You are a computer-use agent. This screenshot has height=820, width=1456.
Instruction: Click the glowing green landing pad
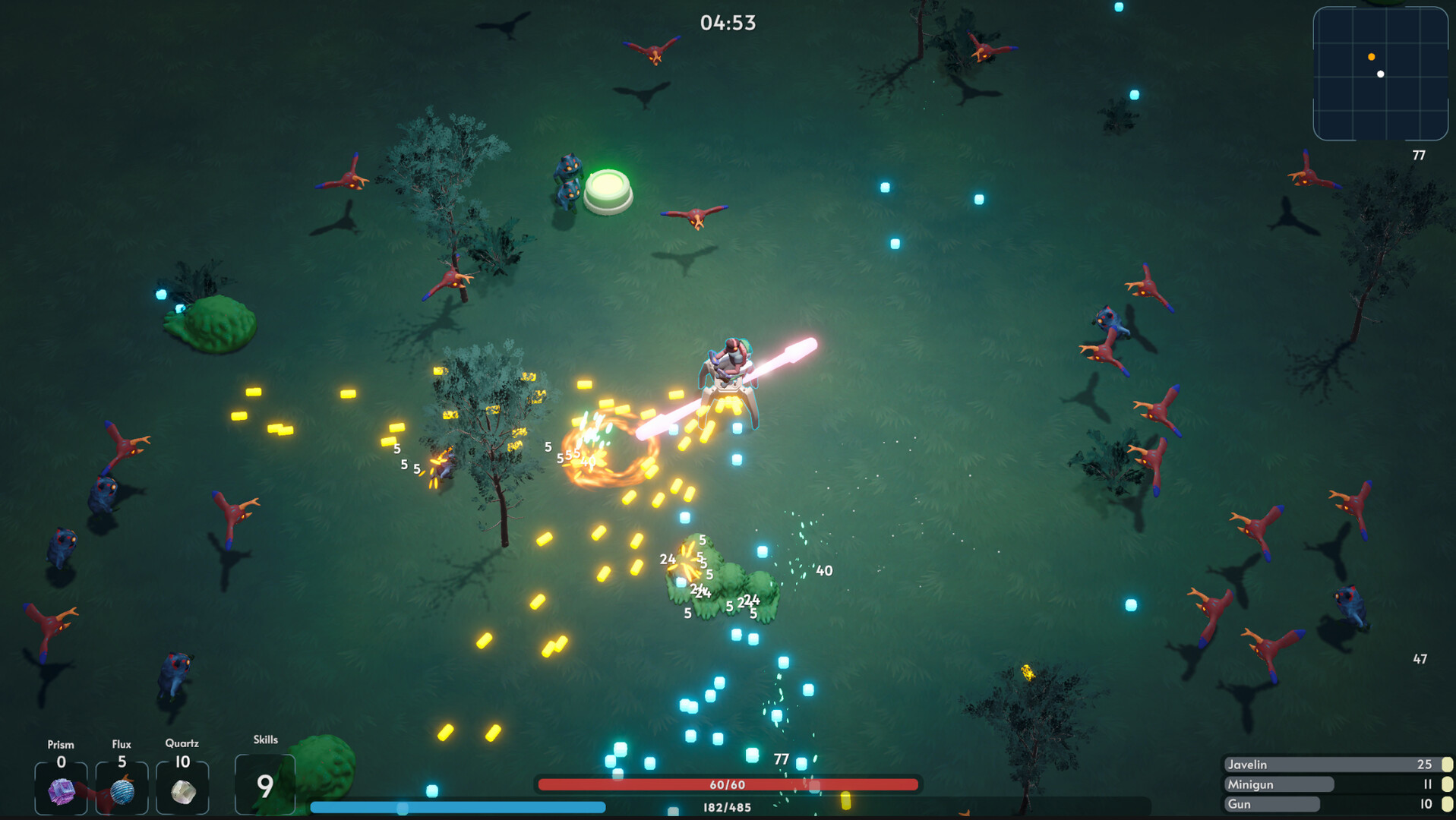click(x=608, y=188)
